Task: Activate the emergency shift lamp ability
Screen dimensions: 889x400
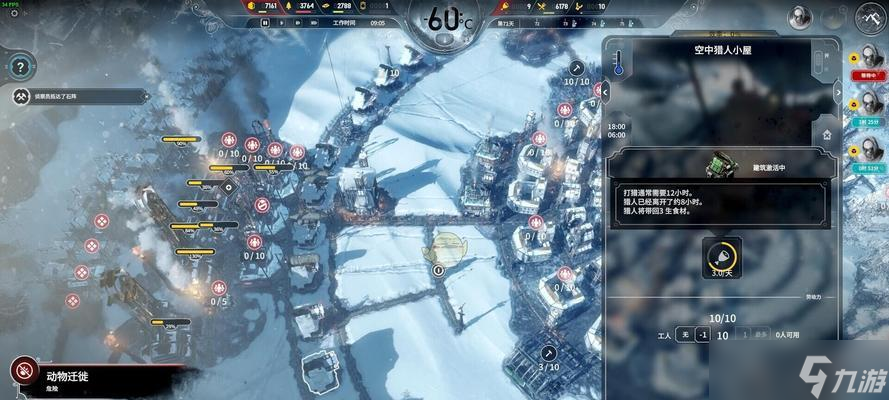Action: [720, 255]
